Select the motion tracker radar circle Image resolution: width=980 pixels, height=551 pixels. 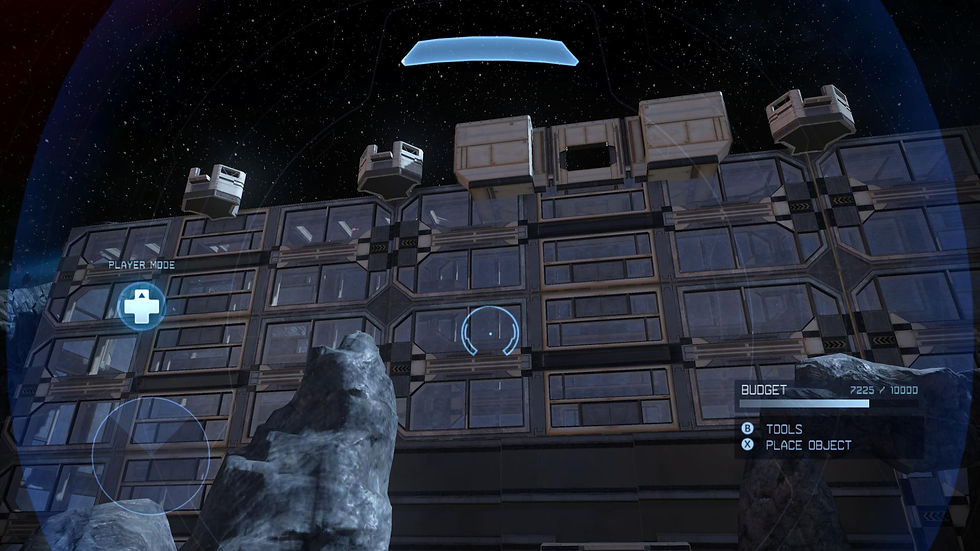[151, 456]
